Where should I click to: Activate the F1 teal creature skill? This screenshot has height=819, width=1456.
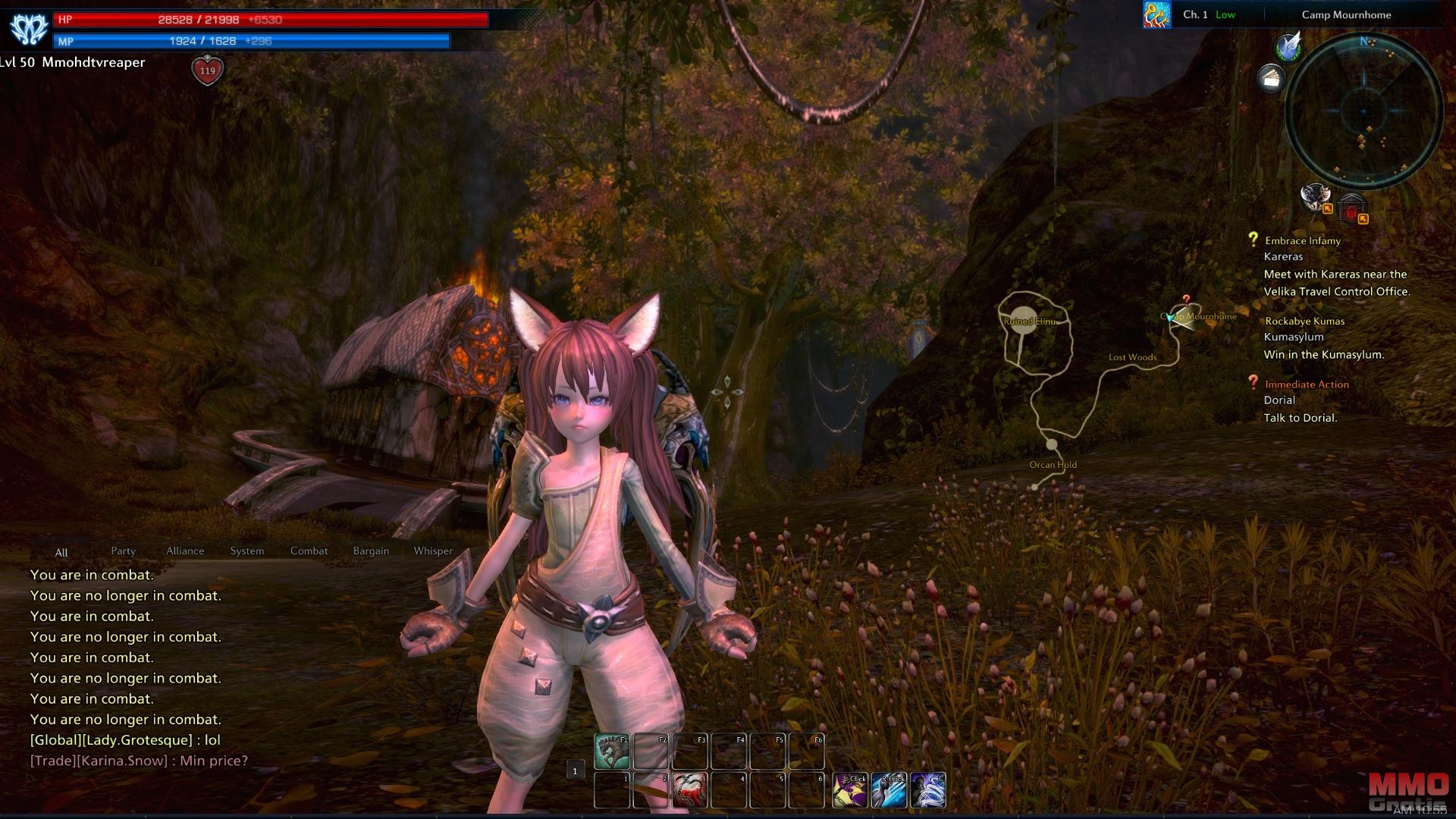(612, 751)
